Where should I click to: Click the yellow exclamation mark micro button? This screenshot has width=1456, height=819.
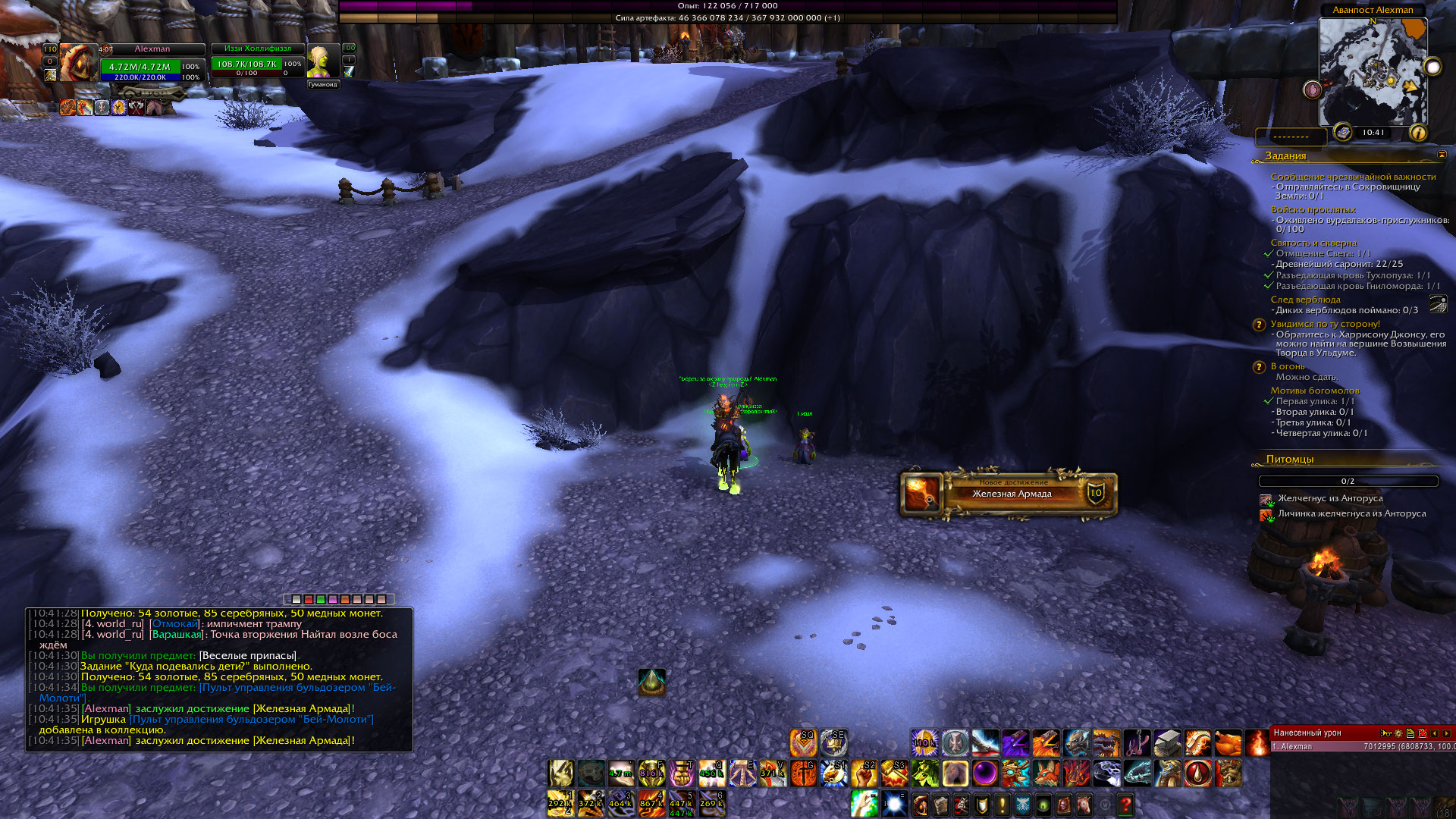pos(1003,805)
